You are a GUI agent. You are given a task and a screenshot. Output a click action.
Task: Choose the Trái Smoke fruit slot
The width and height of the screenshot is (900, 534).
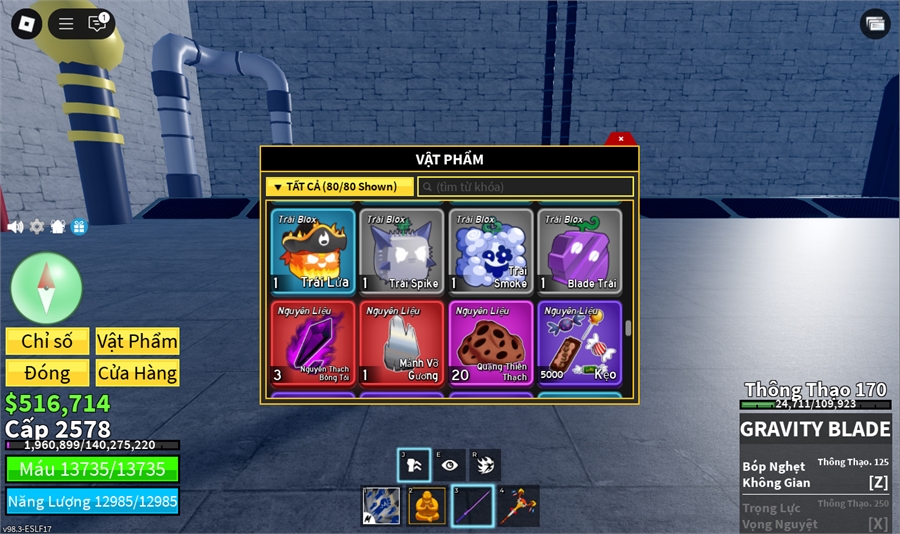pos(491,251)
